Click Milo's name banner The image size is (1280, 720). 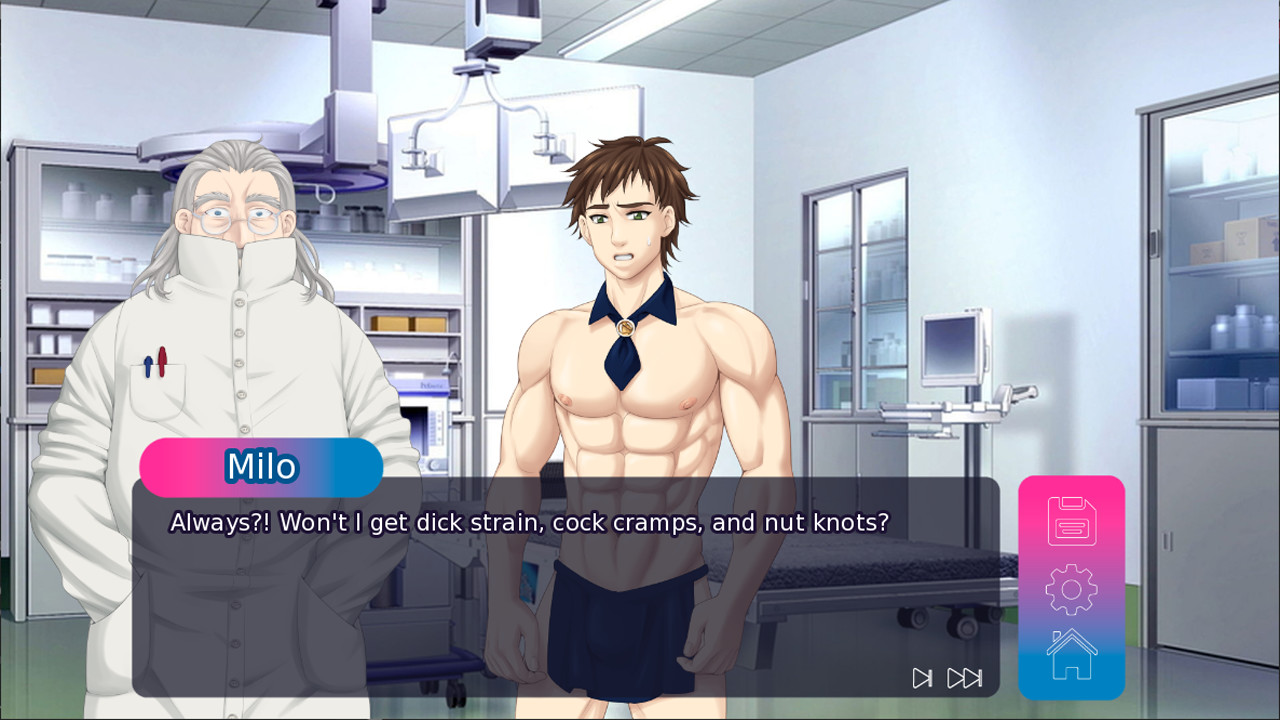tap(260, 466)
